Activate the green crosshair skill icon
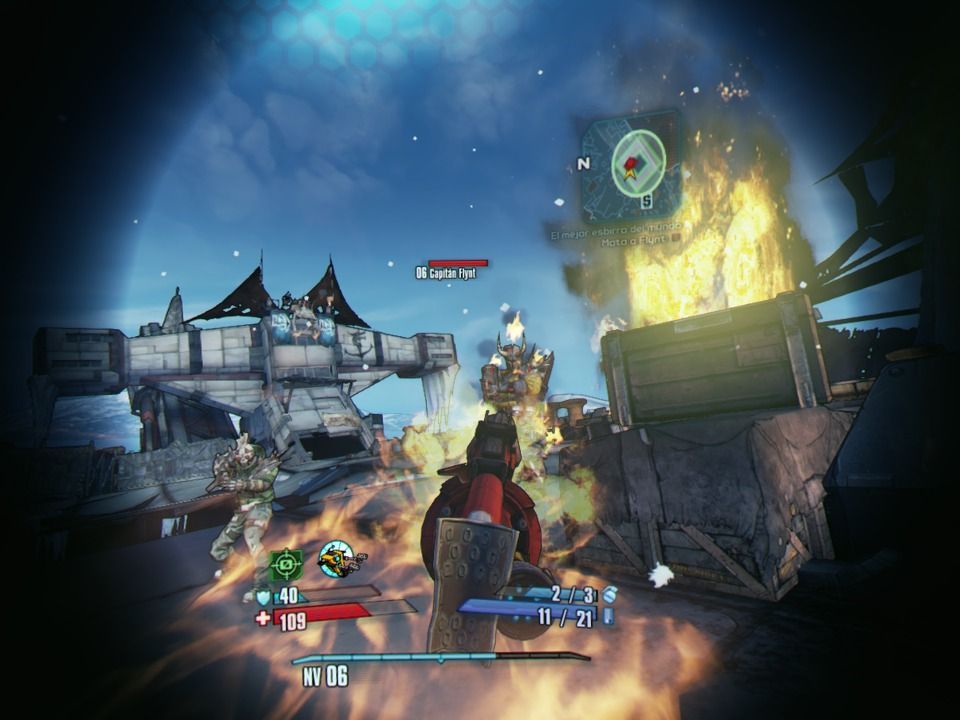The image size is (960, 720). coord(286,564)
